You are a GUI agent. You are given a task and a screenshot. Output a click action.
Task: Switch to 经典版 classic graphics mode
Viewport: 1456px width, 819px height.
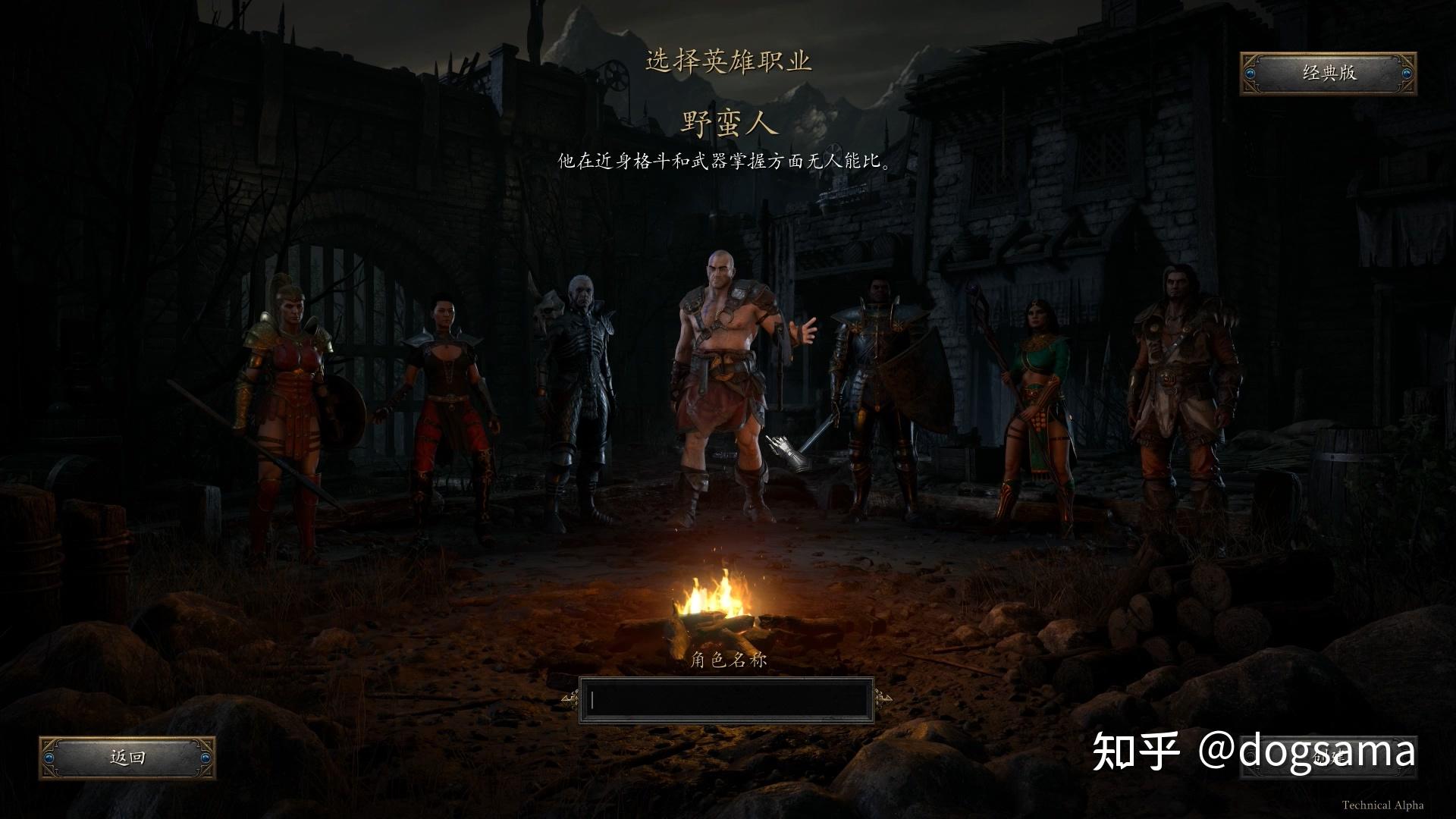[1328, 75]
